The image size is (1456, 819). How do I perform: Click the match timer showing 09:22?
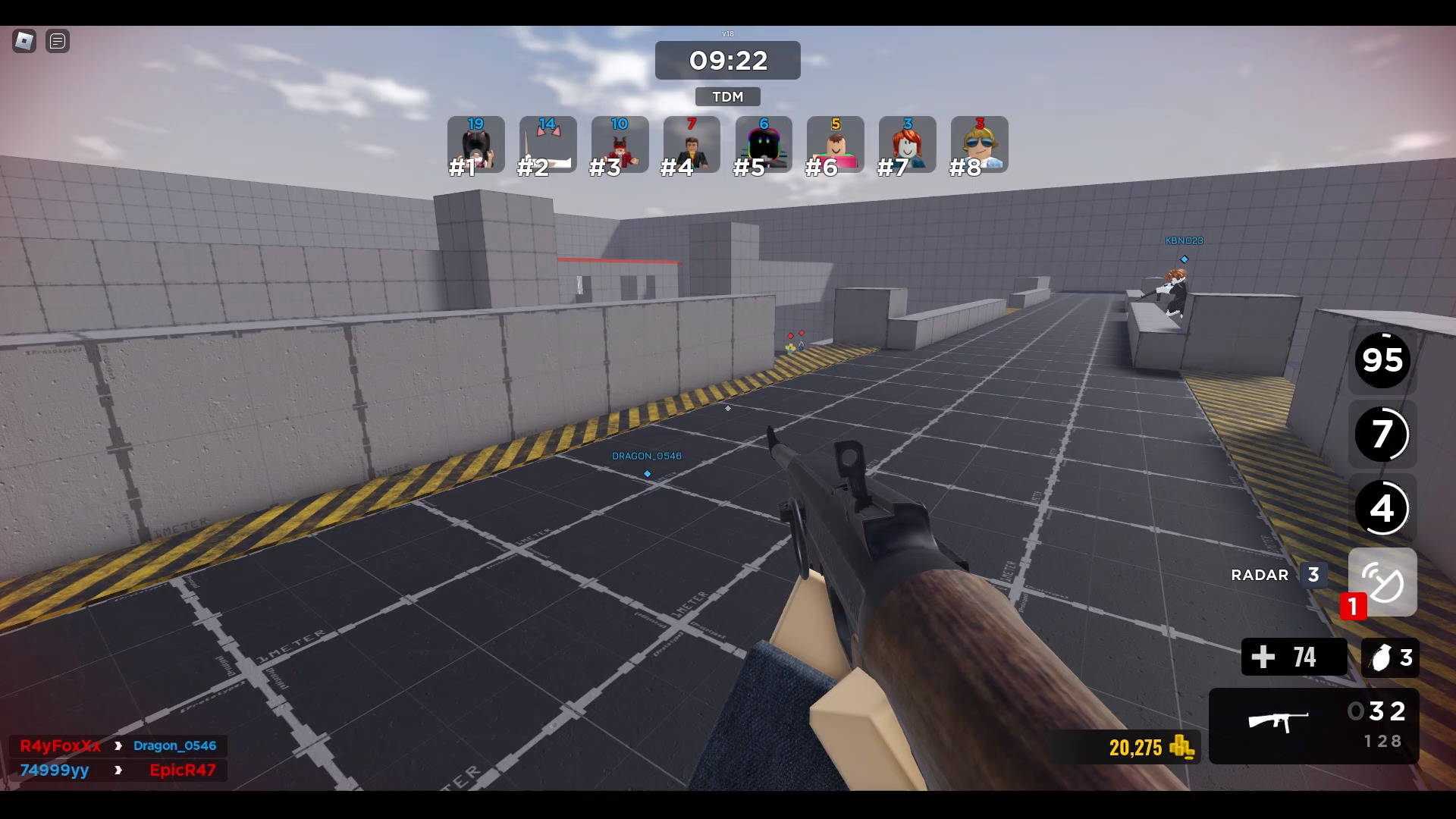point(727,61)
